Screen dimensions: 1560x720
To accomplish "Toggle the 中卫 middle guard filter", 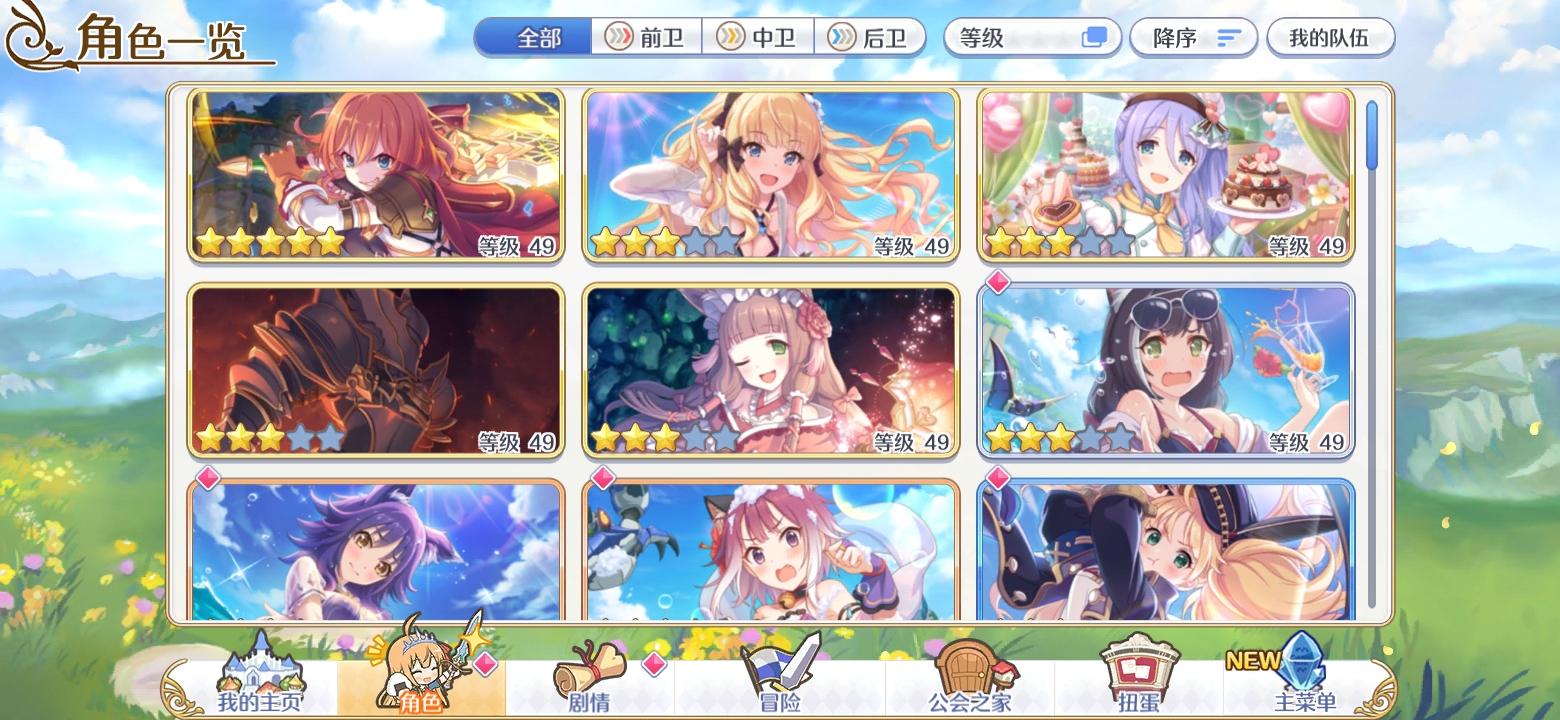I will (760, 37).
